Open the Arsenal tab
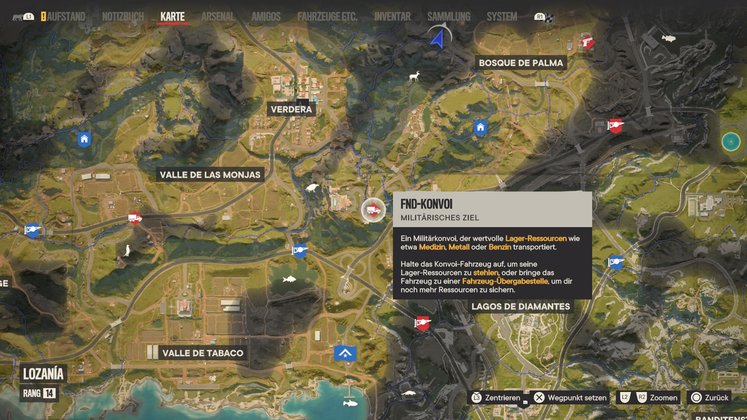 coord(218,17)
